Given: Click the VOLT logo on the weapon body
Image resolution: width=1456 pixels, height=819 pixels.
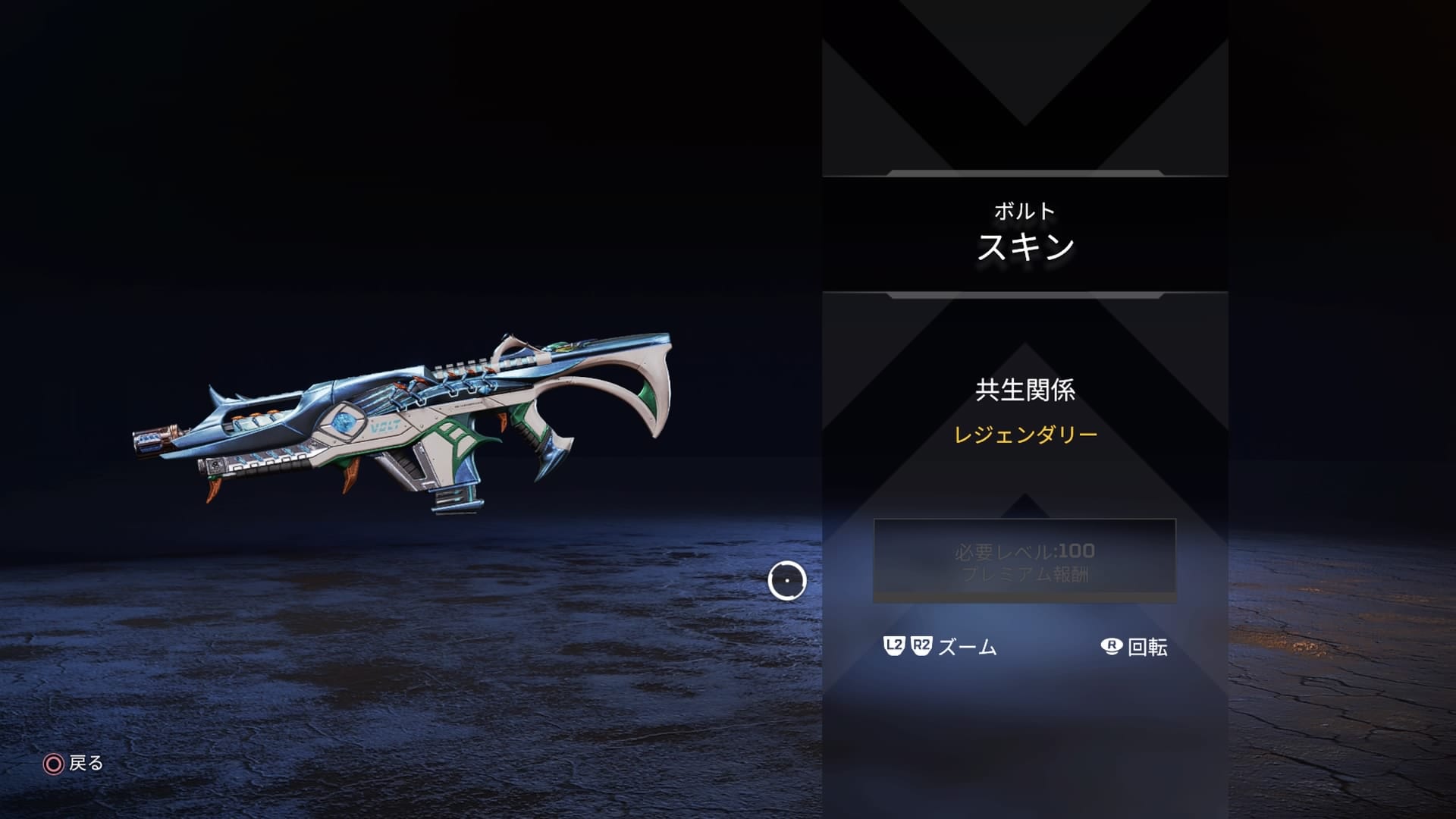Looking at the screenshot, I should click(384, 427).
